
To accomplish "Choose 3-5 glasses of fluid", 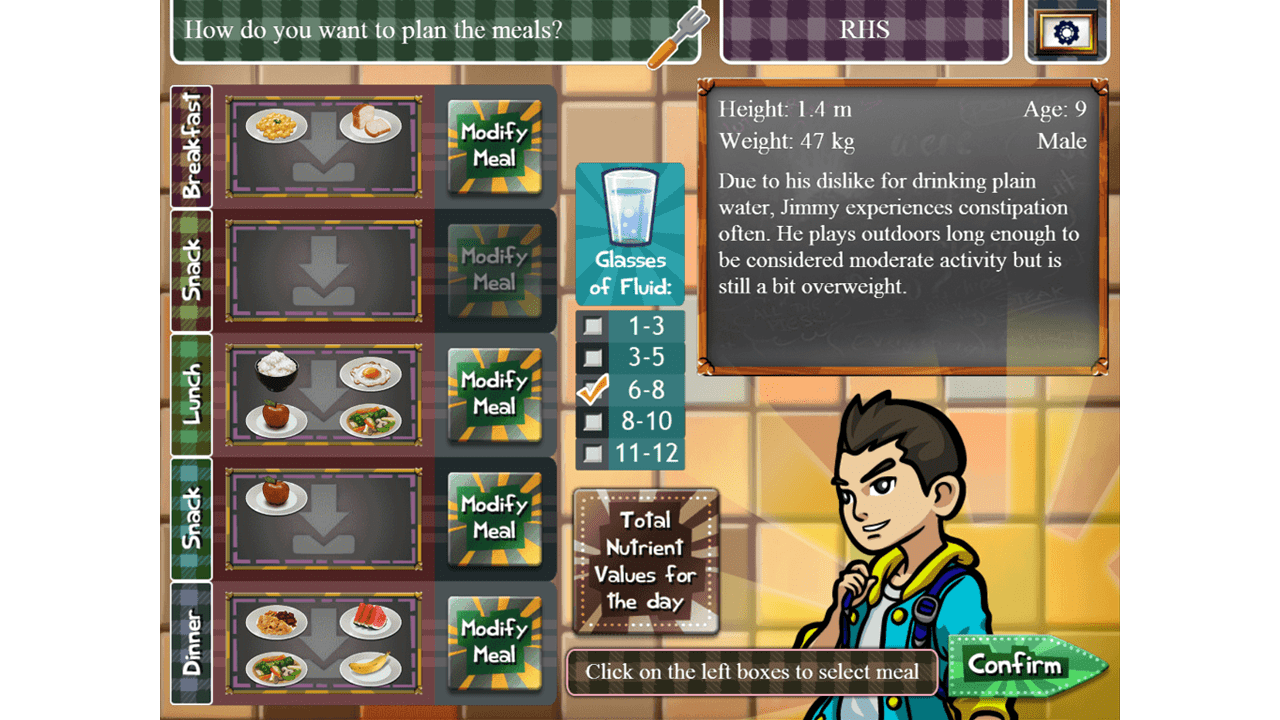I will [593, 357].
